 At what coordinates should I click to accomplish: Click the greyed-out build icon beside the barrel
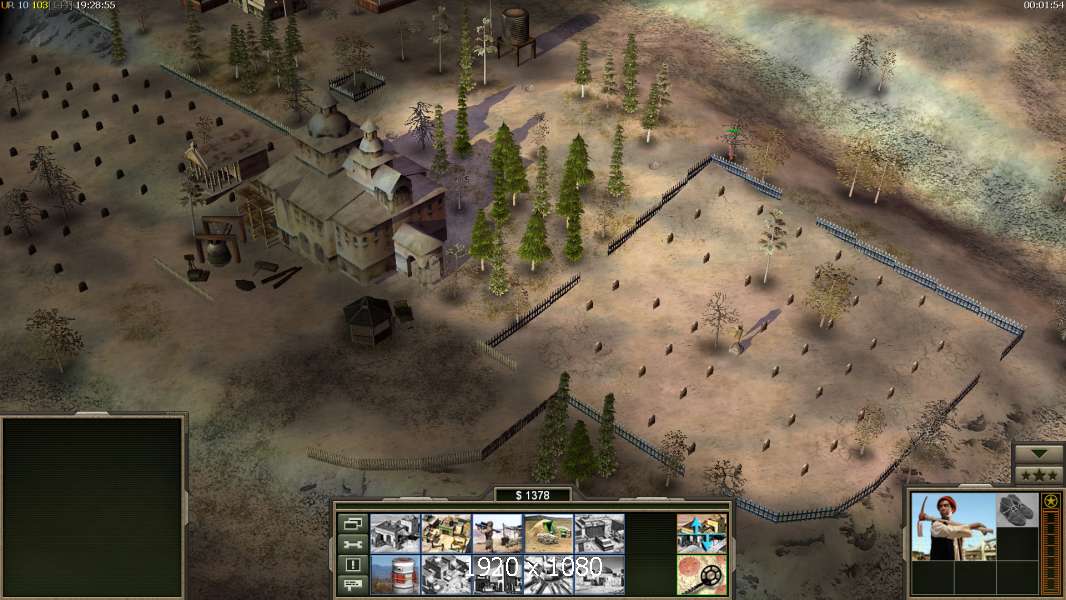click(x=446, y=574)
